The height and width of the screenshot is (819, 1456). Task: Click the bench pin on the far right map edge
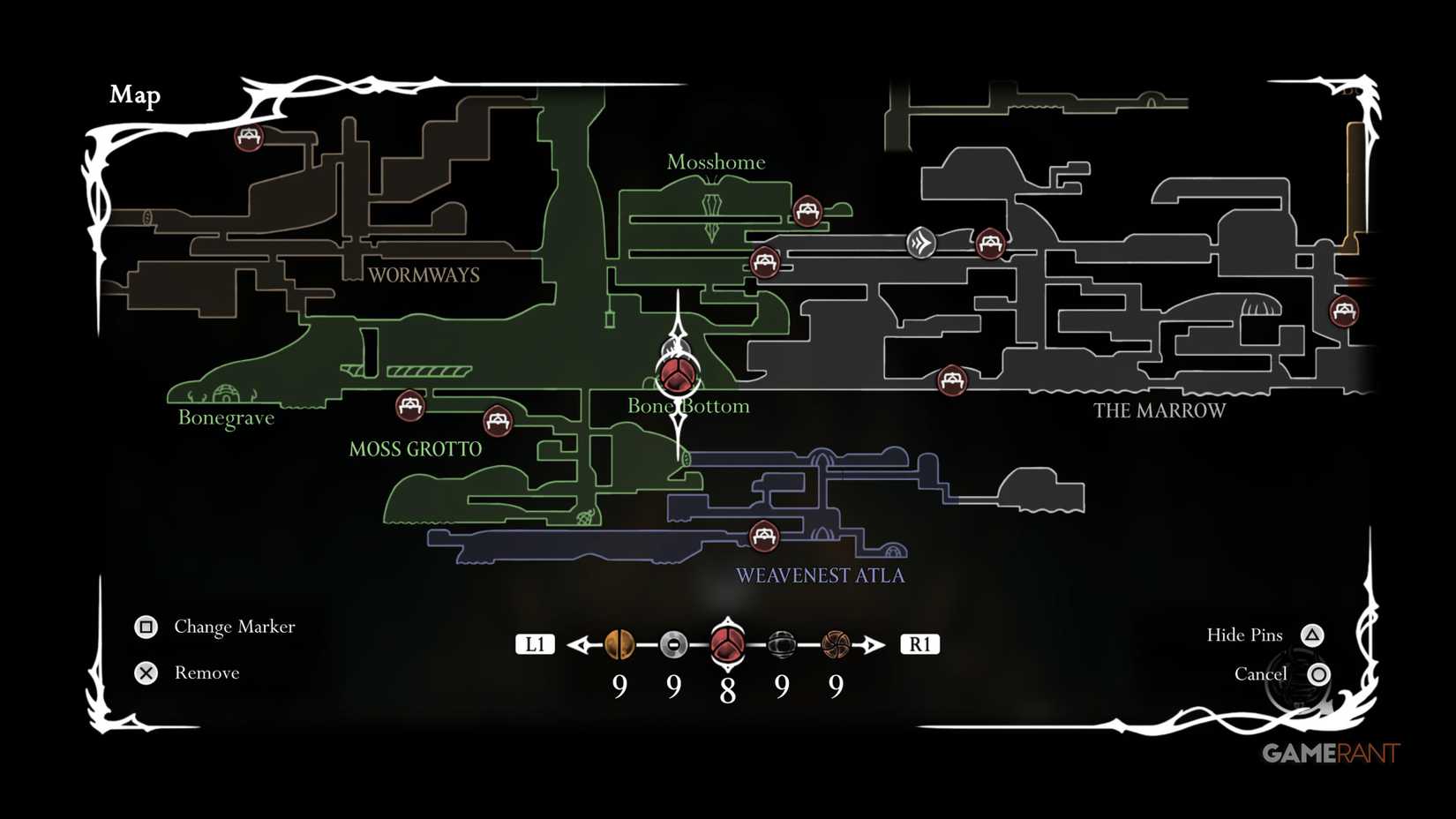tap(1345, 312)
